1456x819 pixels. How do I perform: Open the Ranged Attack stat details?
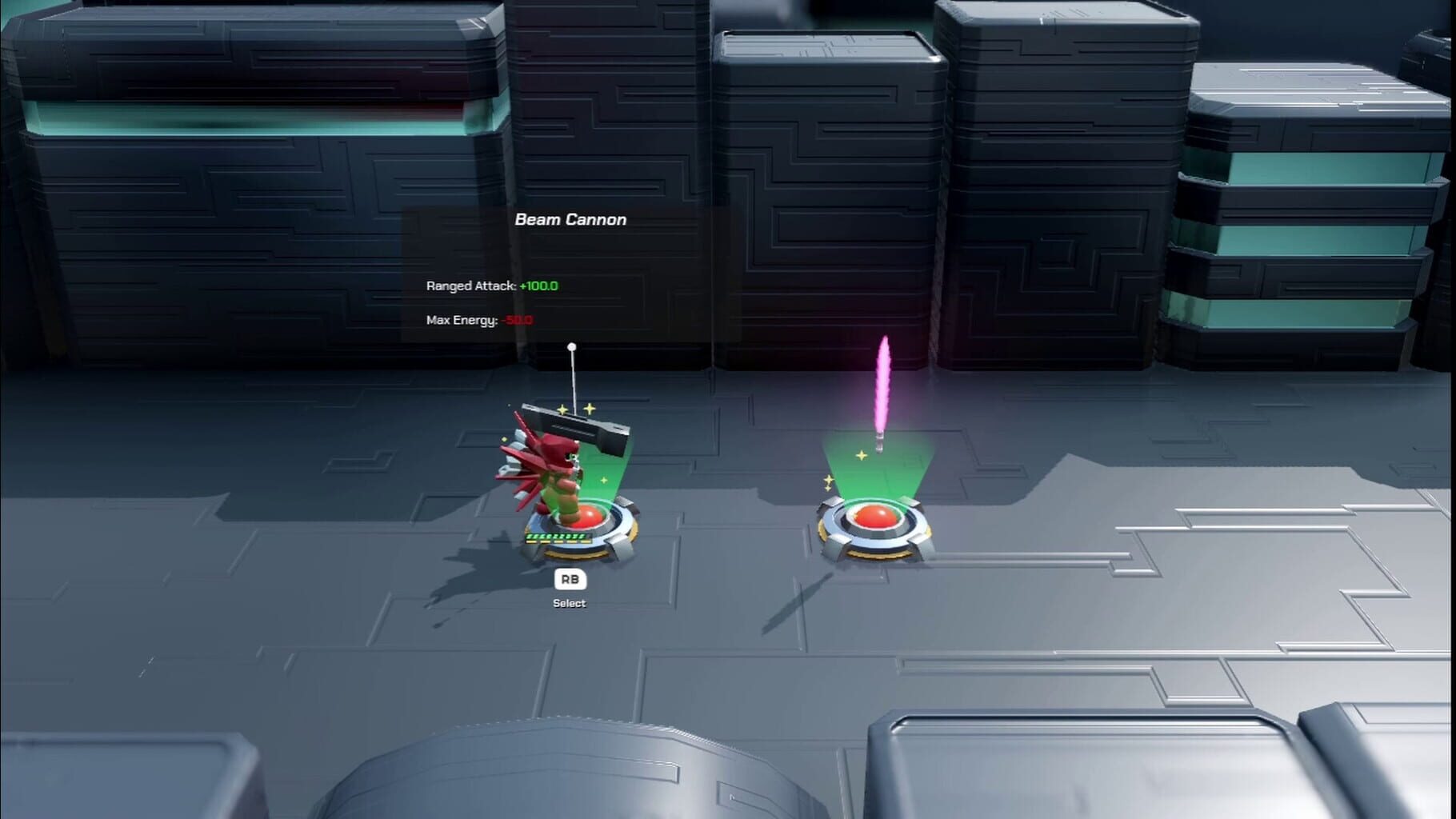click(470, 286)
